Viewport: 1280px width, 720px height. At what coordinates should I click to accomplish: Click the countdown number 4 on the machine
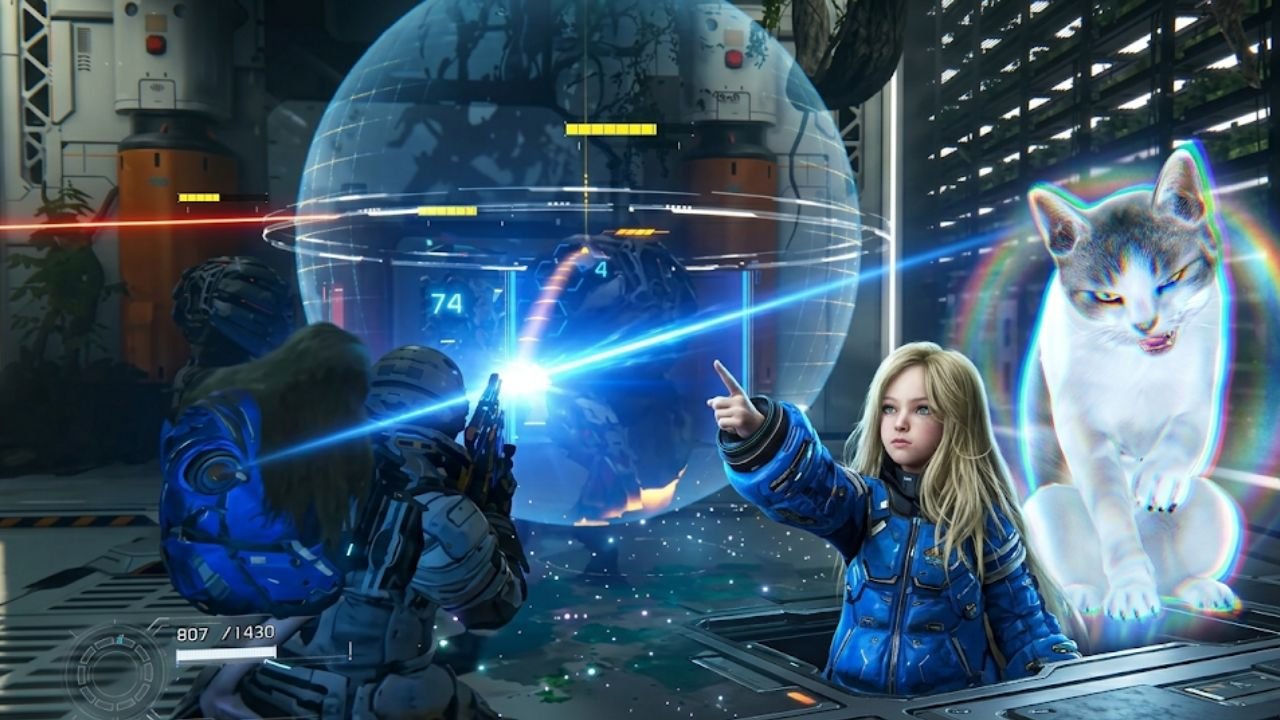[x=602, y=269]
